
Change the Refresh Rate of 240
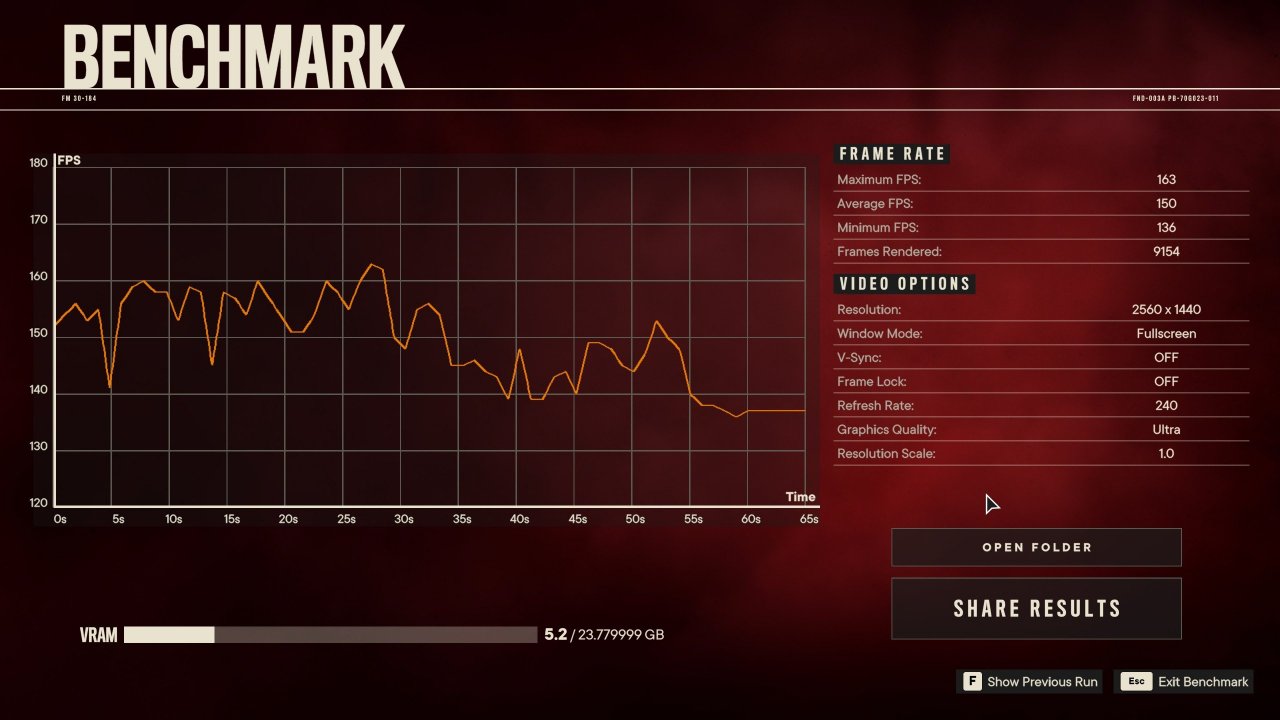coord(1166,405)
